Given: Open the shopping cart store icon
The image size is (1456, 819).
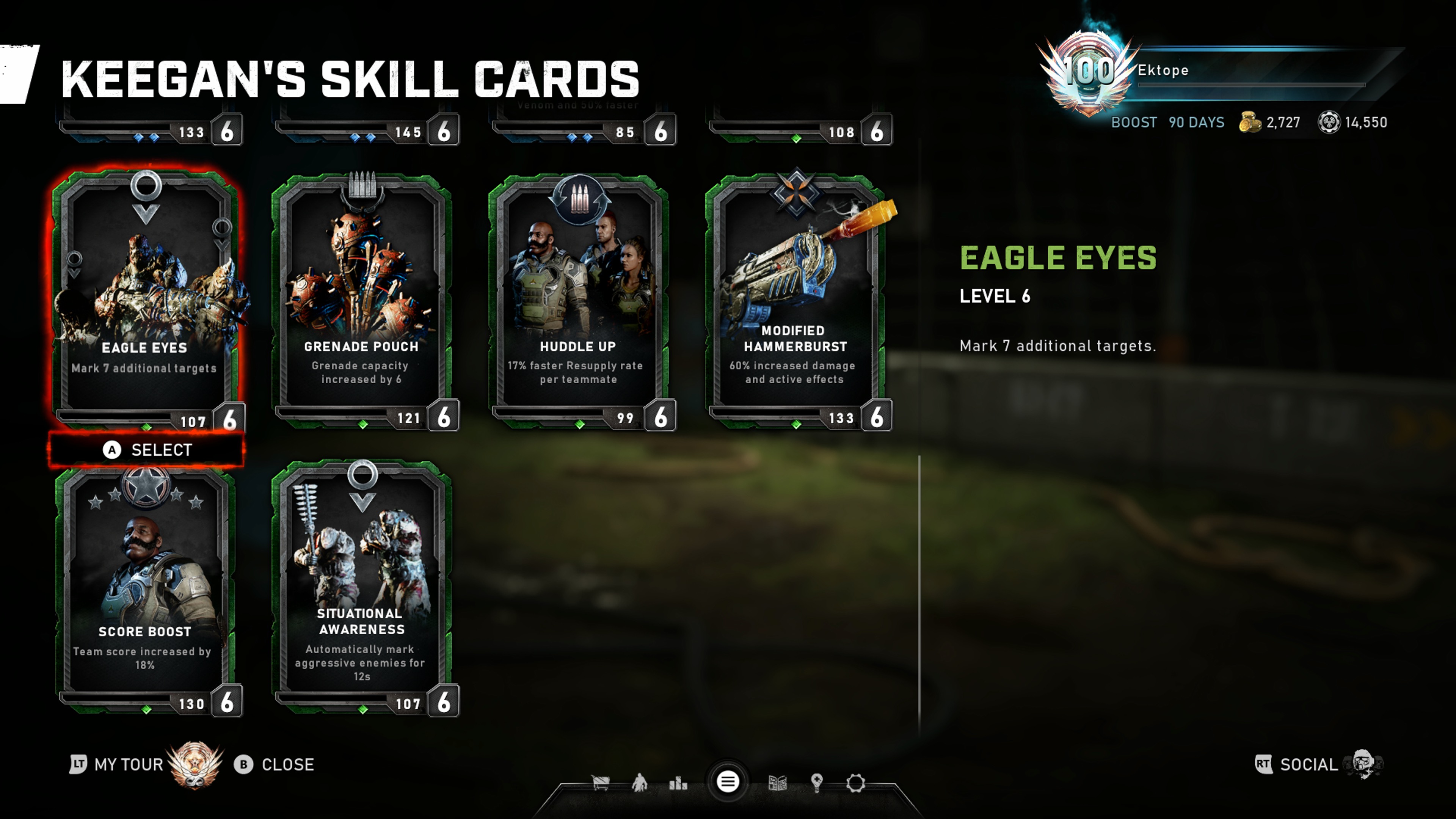Looking at the screenshot, I should (600, 783).
